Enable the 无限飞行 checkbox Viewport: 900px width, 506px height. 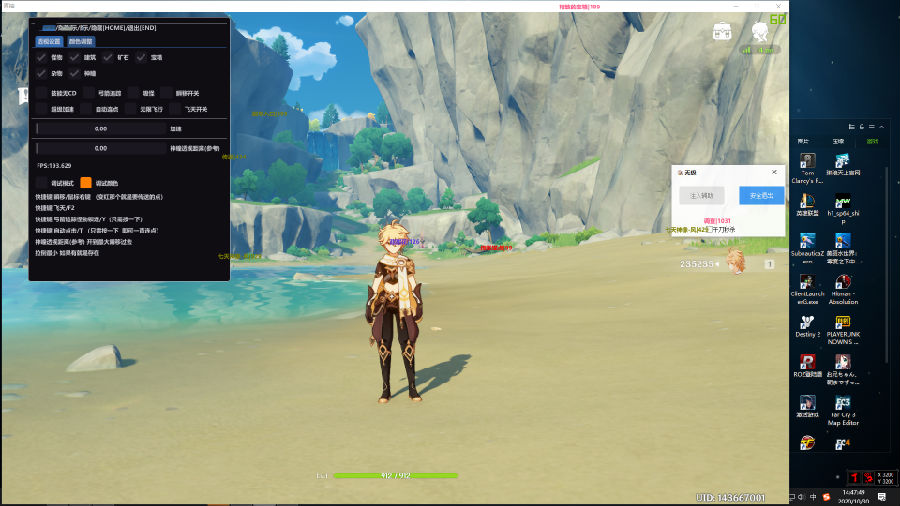(x=131, y=109)
